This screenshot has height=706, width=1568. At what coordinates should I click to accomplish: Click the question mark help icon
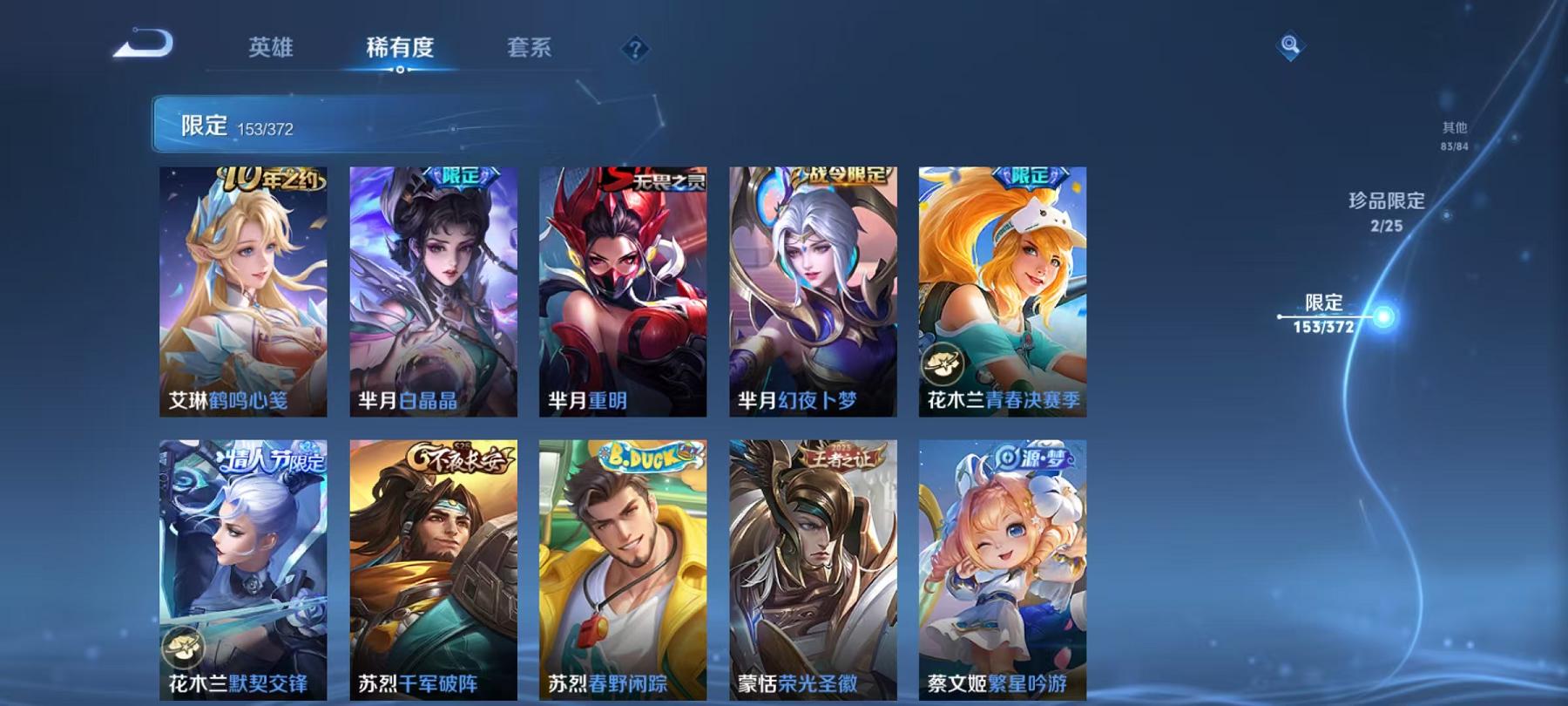pyautogui.click(x=635, y=50)
